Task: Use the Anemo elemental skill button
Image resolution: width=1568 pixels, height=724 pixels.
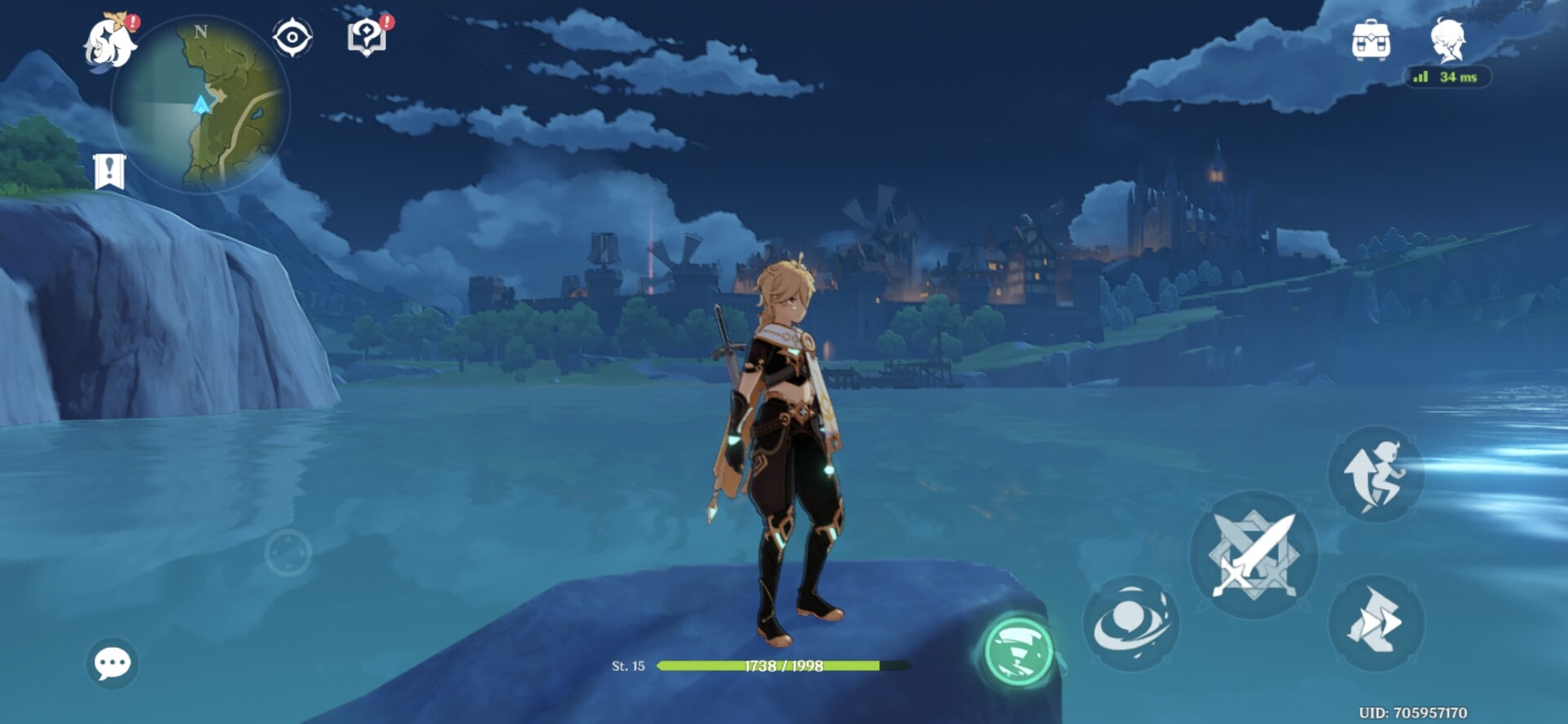Action: coord(1131,623)
